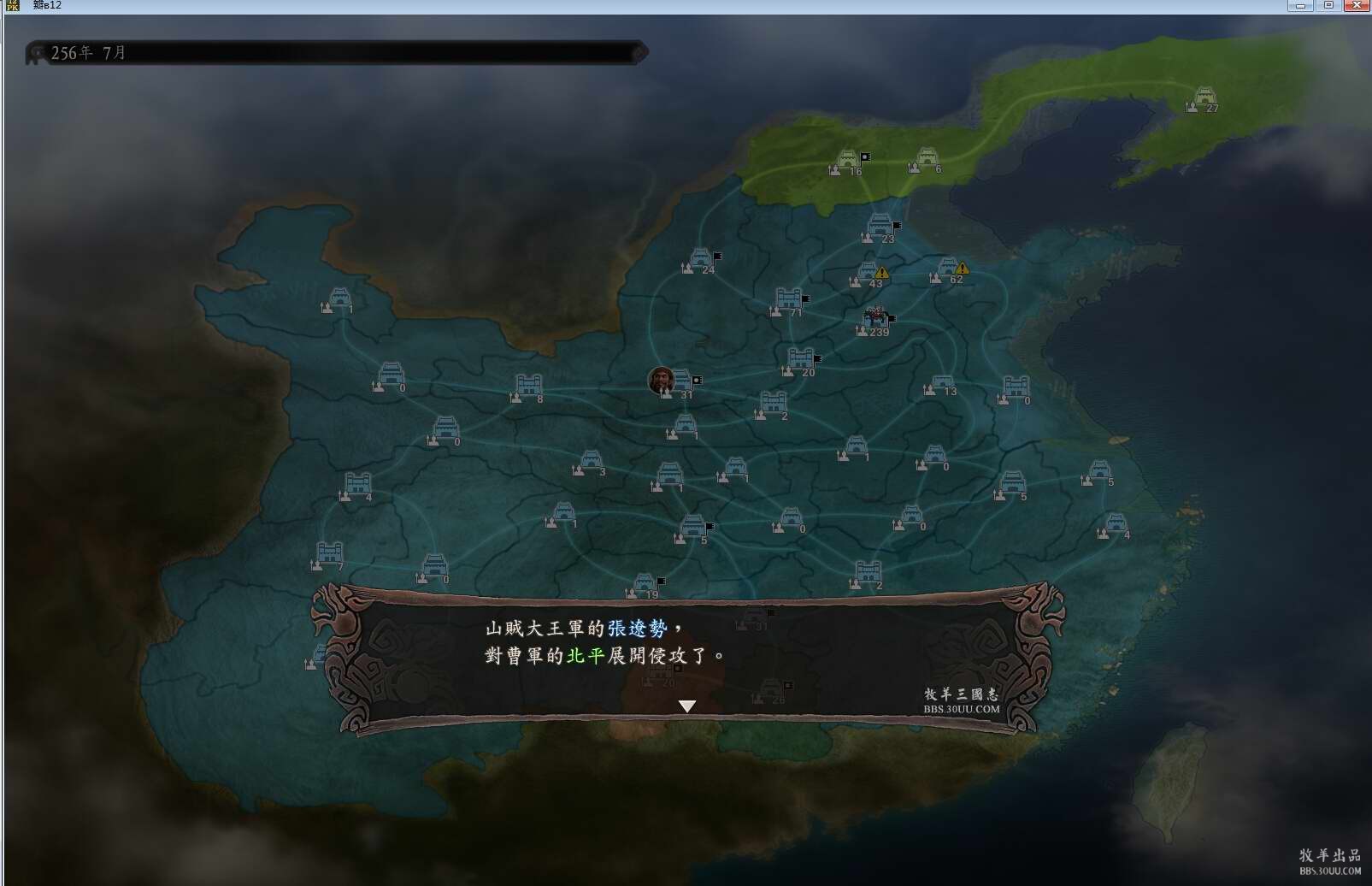The image size is (1372, 886).
Task: Click the officer portrait beside city 31
Action: (661, 380)
